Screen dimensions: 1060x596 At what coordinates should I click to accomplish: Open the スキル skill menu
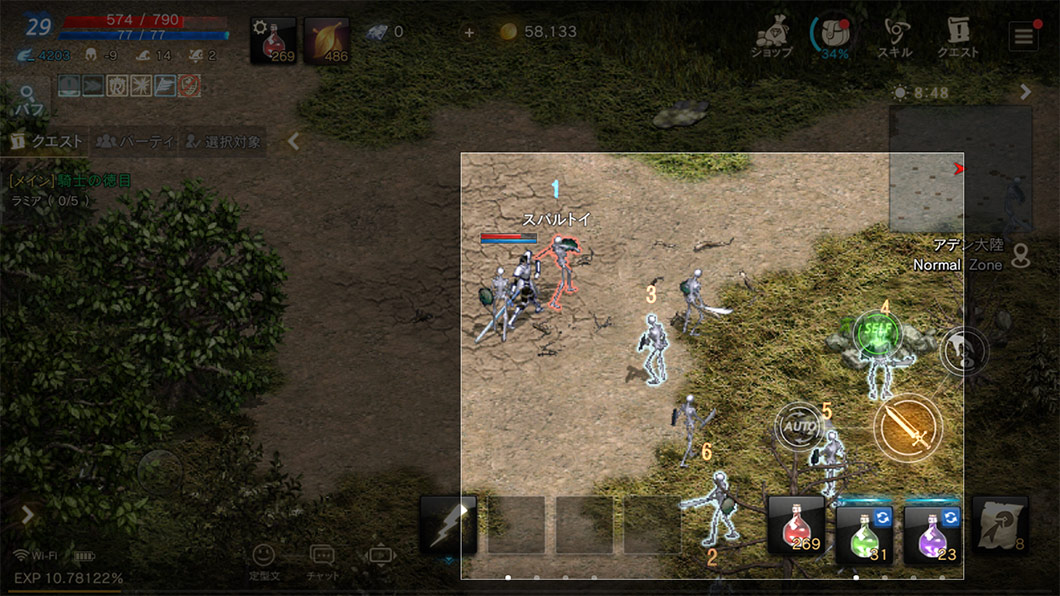click(894, 38)
